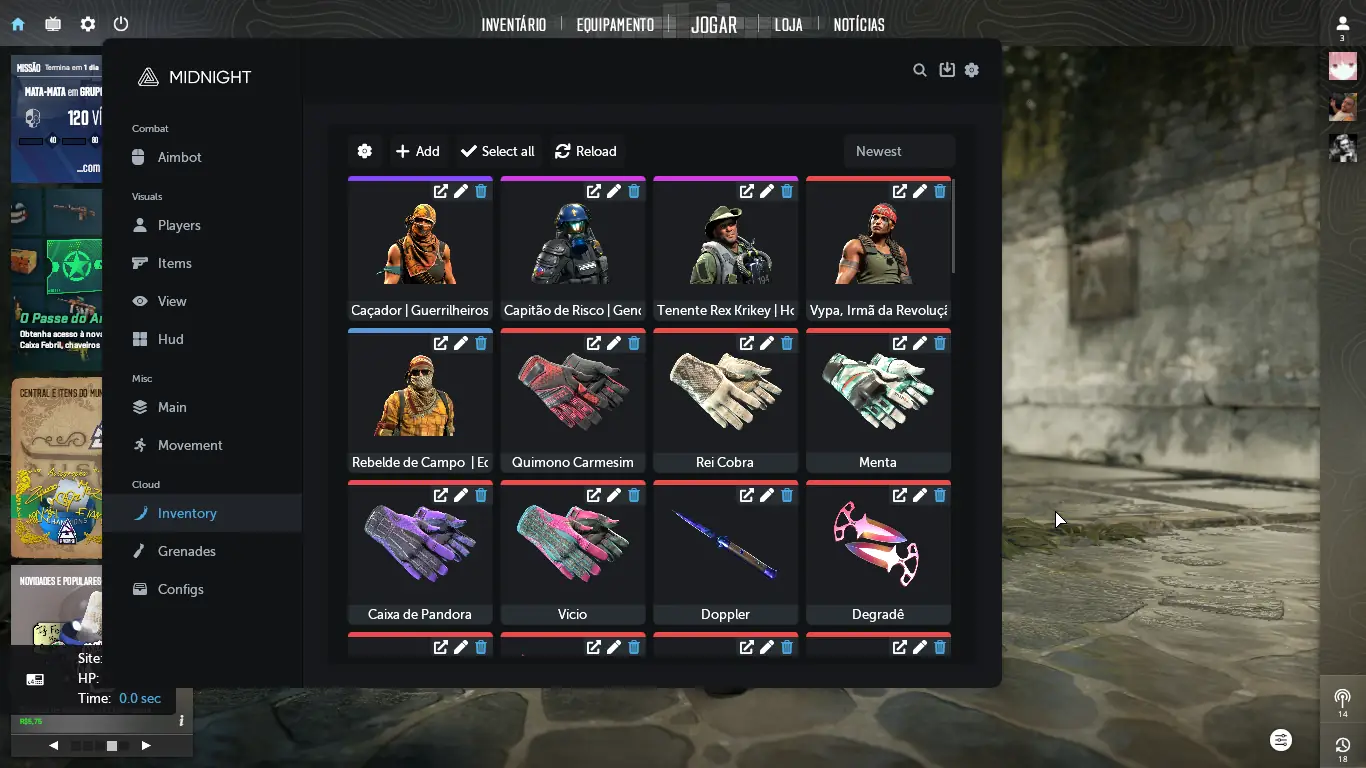Screen dimensions: 1366x768
Task: Reload the inventory list
Action: tap(586, 151)
